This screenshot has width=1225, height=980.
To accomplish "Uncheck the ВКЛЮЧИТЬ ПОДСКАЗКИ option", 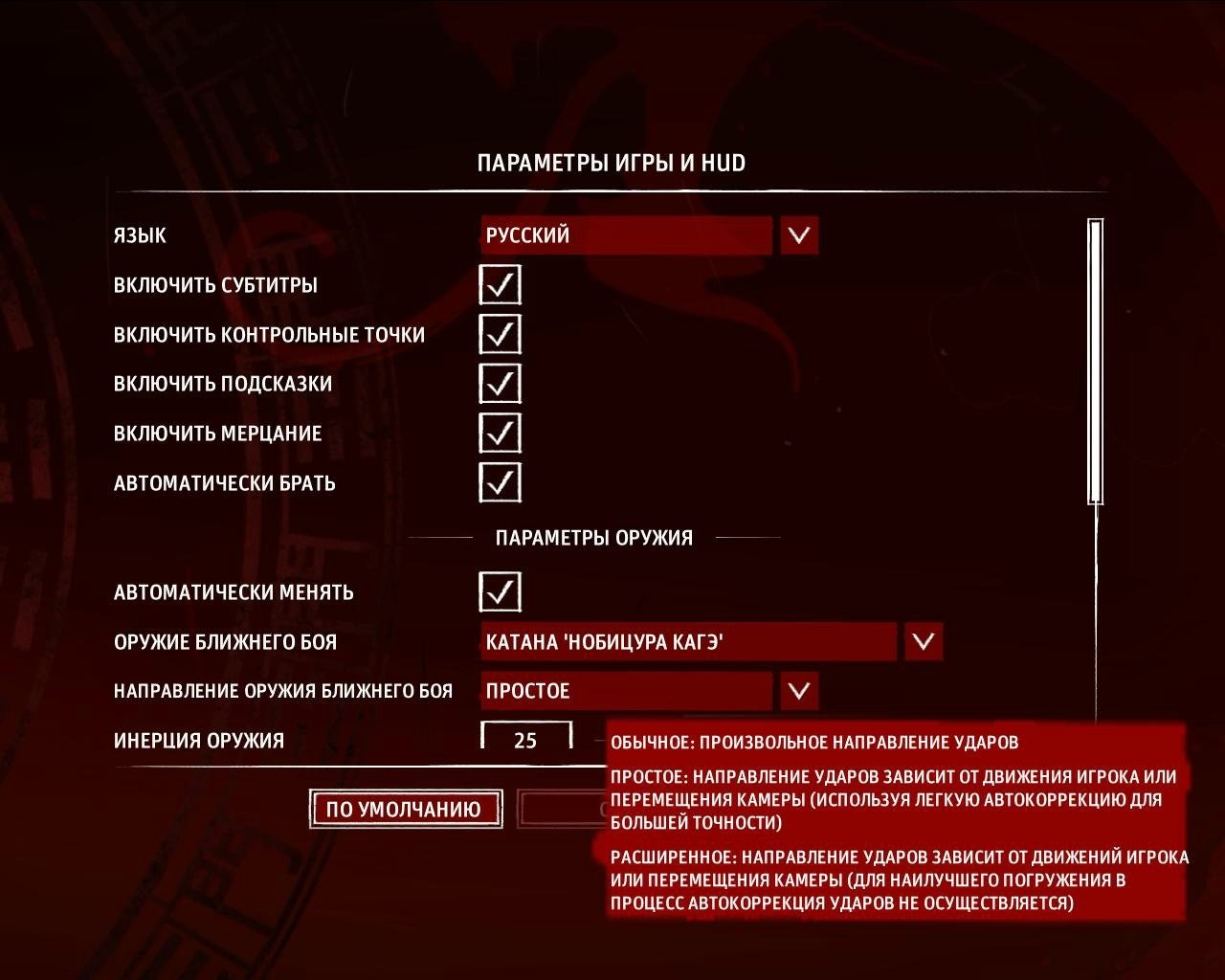I will [x=499, y=384].
